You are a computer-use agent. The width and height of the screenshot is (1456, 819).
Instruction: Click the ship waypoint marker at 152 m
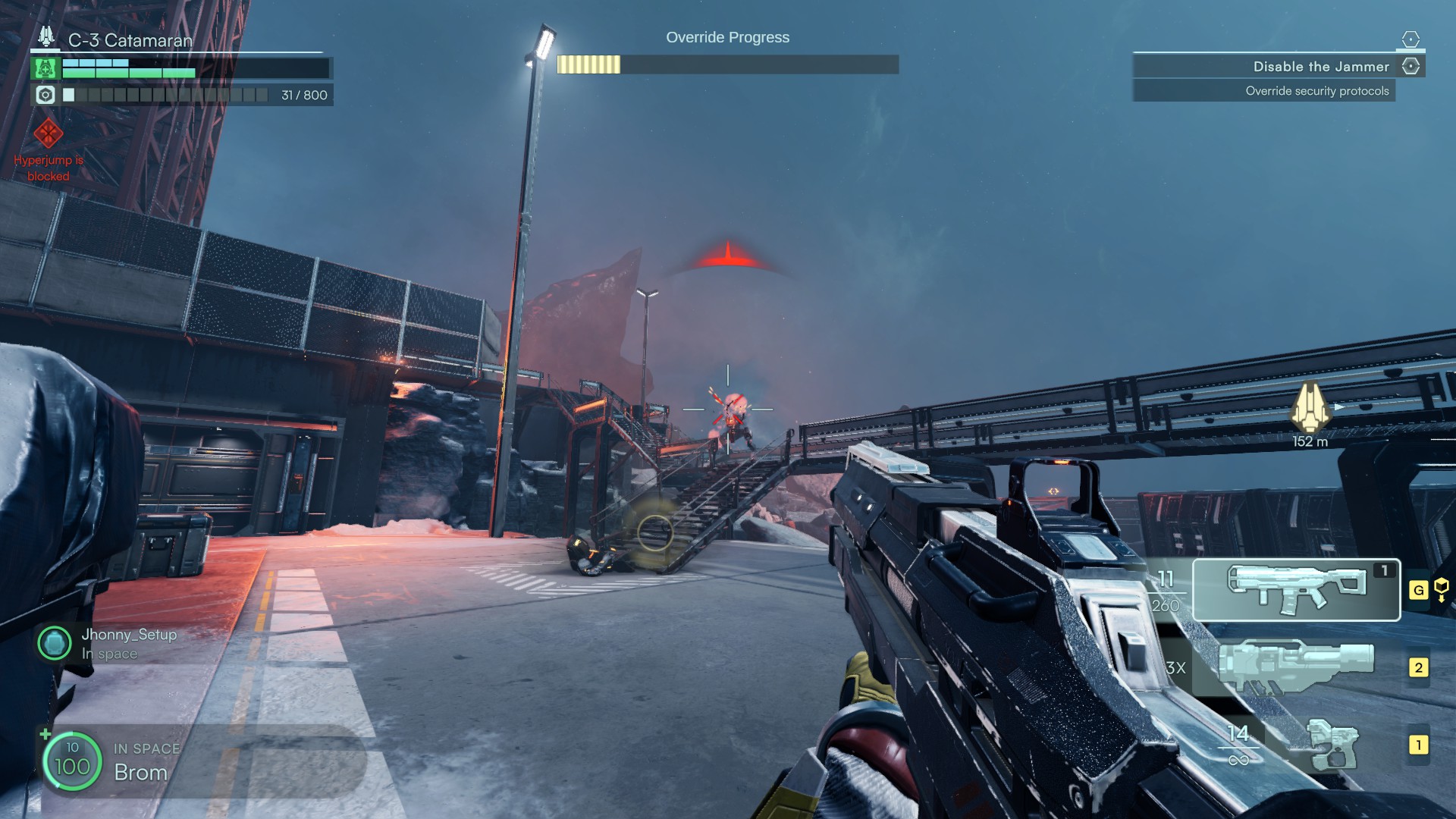click(x=1310, y=407)
